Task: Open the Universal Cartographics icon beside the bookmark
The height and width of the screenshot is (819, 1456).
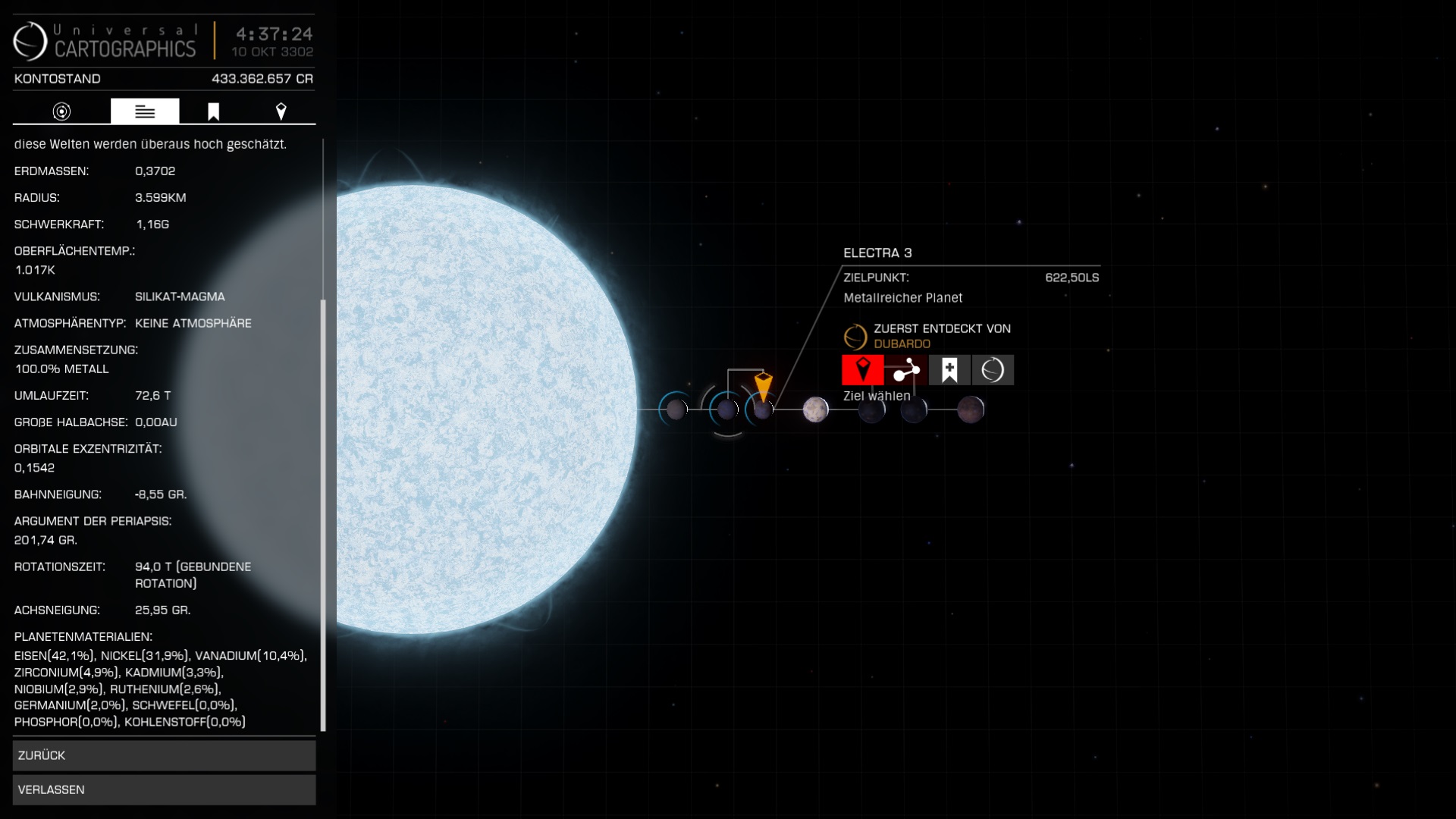Action: coord(992,370)
